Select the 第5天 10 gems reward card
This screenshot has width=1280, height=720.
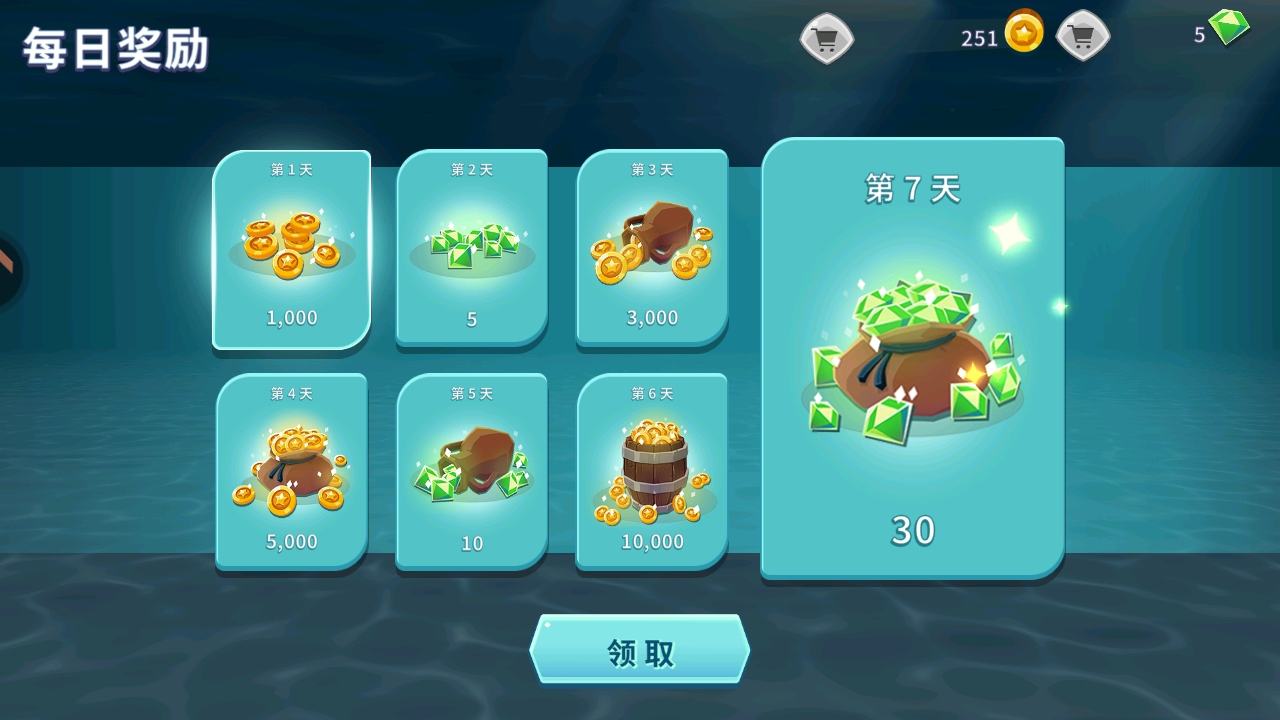click(472, 471)
